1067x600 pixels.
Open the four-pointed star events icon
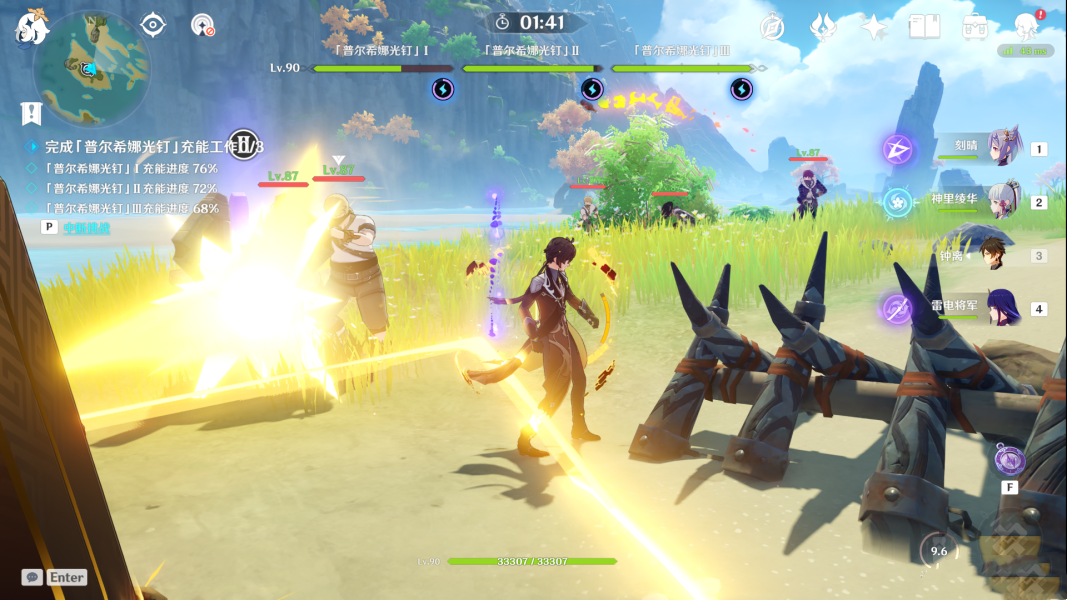coord(874,27)
